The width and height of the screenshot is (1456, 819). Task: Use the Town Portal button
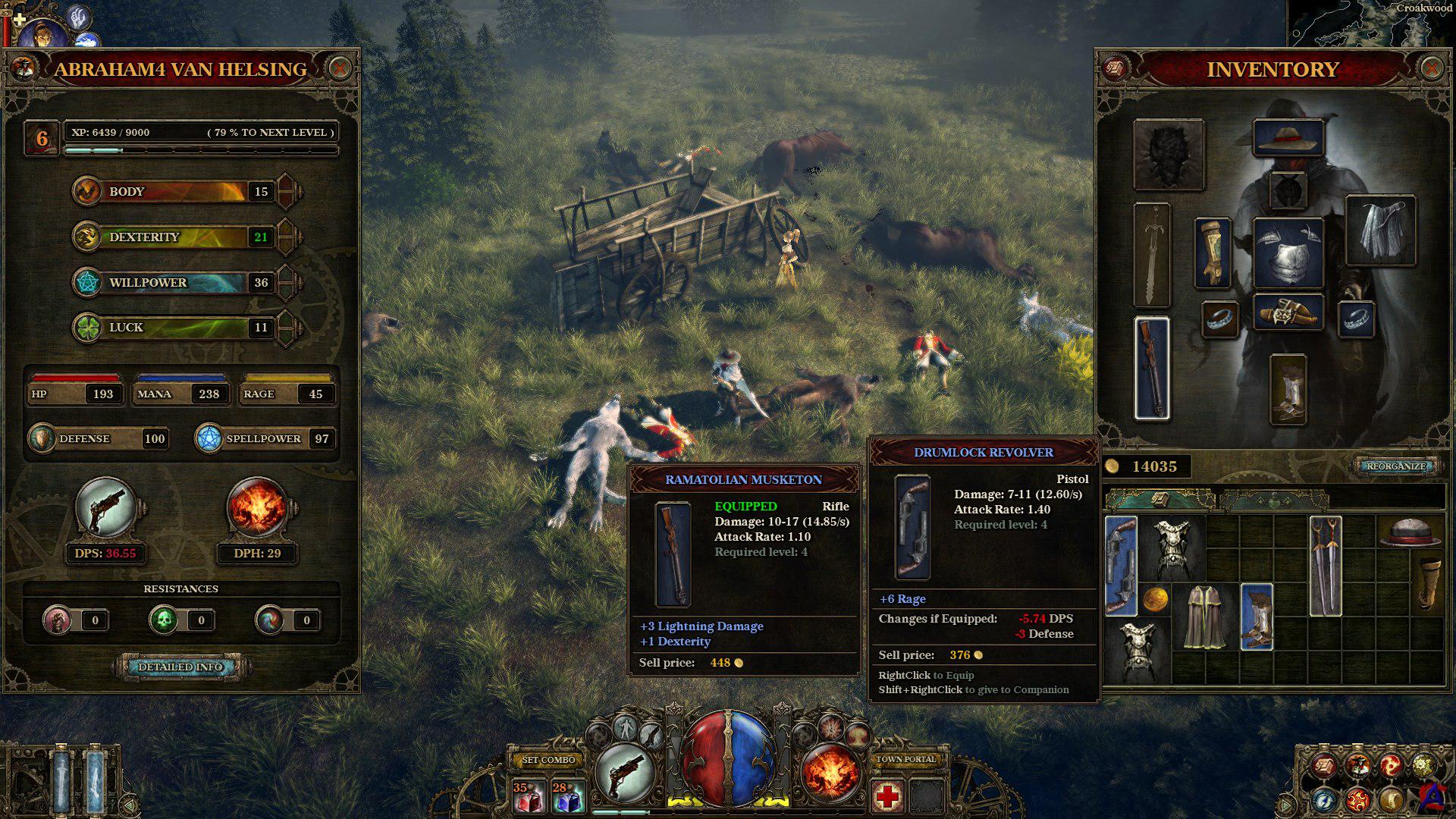[906, 759]
